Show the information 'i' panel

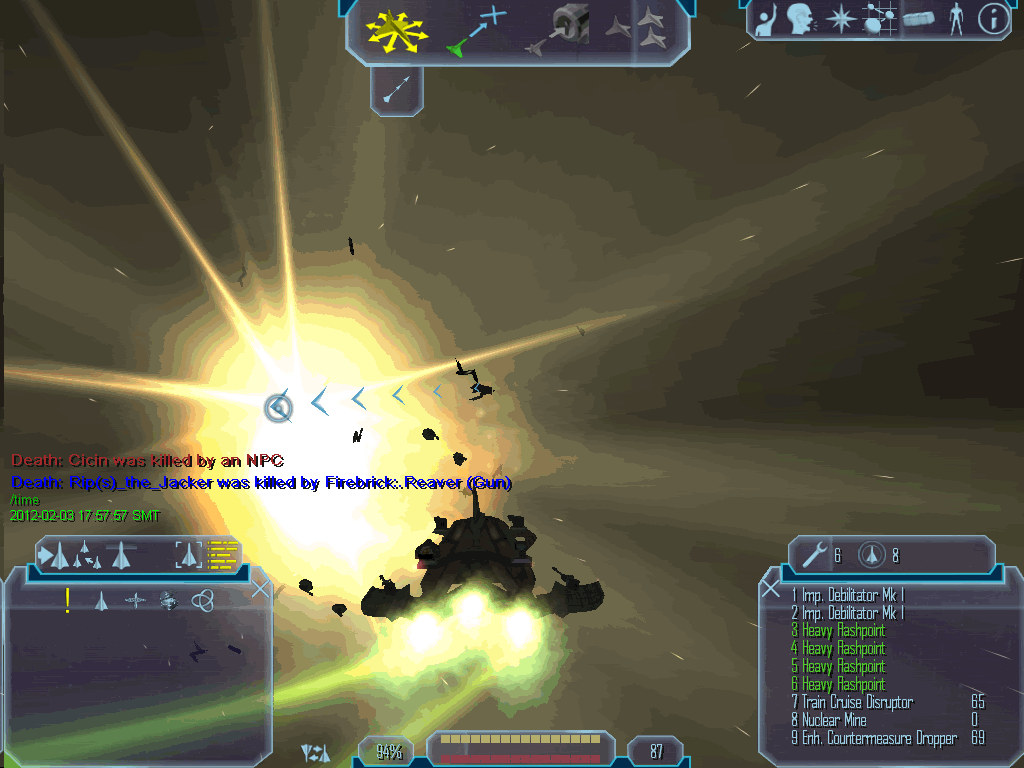coord(993,20)
